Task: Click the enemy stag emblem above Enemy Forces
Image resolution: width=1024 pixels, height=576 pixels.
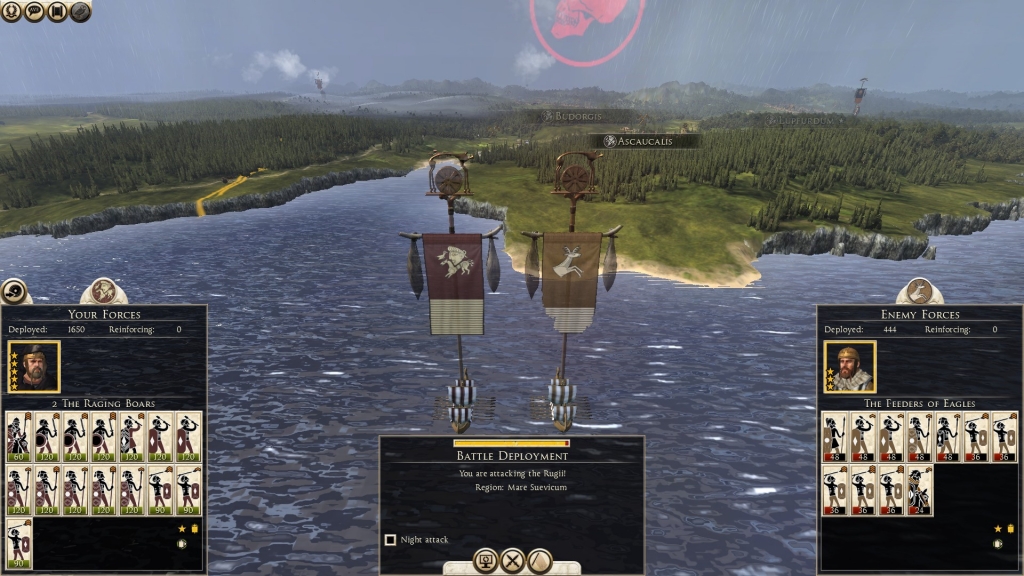Action: point(919,291)
